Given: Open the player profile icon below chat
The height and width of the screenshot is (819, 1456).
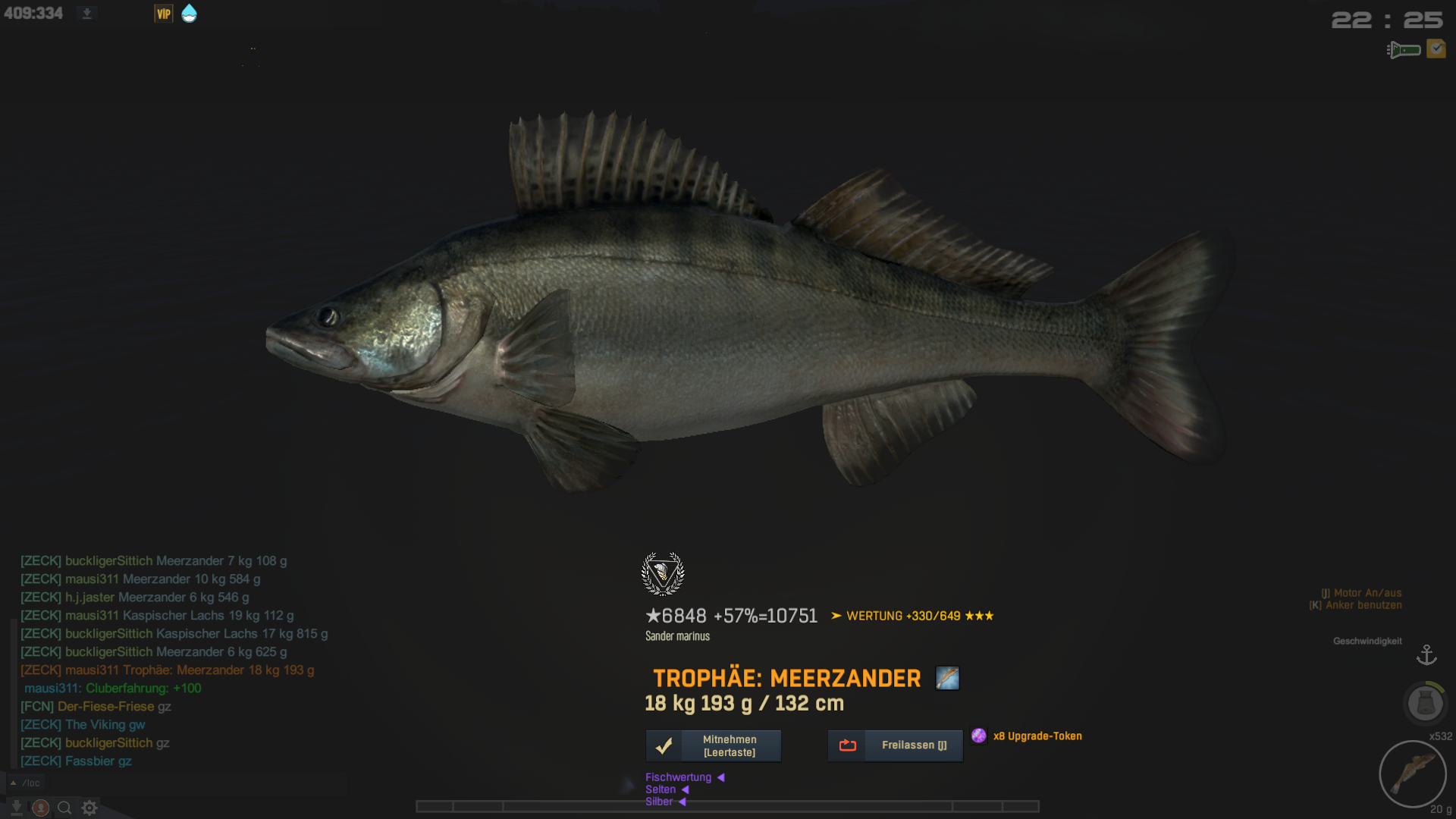Looking at the screenshot, I should [41, 808].
